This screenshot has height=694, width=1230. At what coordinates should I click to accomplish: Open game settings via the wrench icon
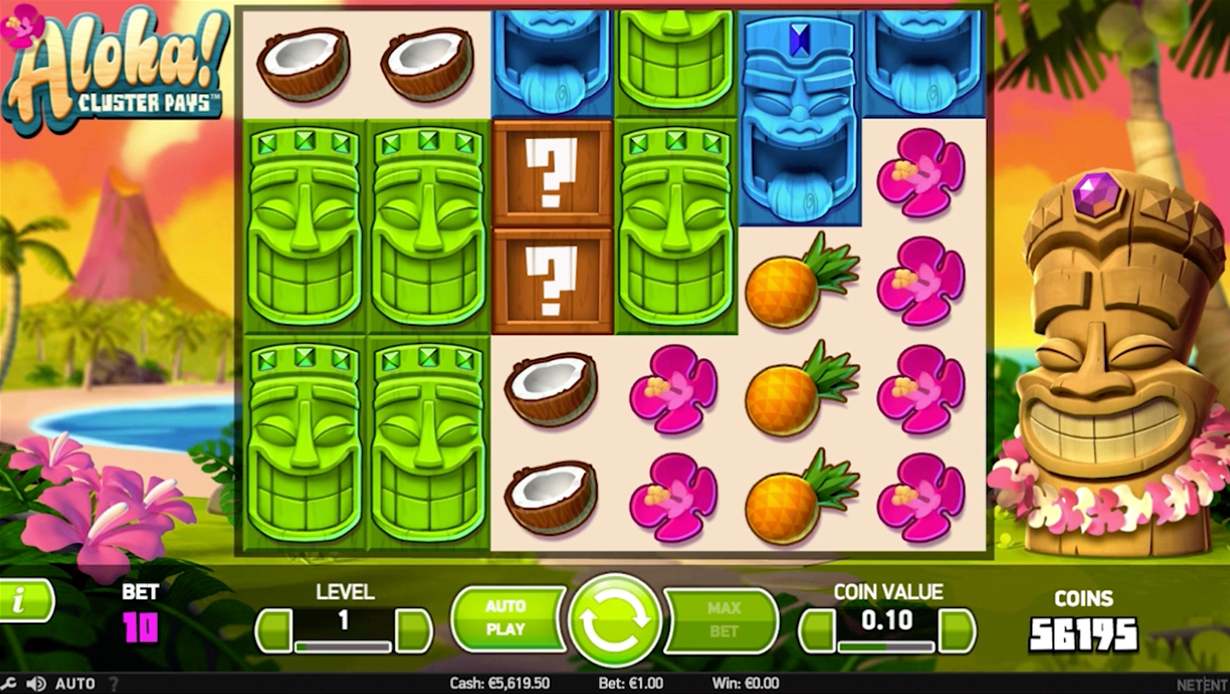pos(8,684)
